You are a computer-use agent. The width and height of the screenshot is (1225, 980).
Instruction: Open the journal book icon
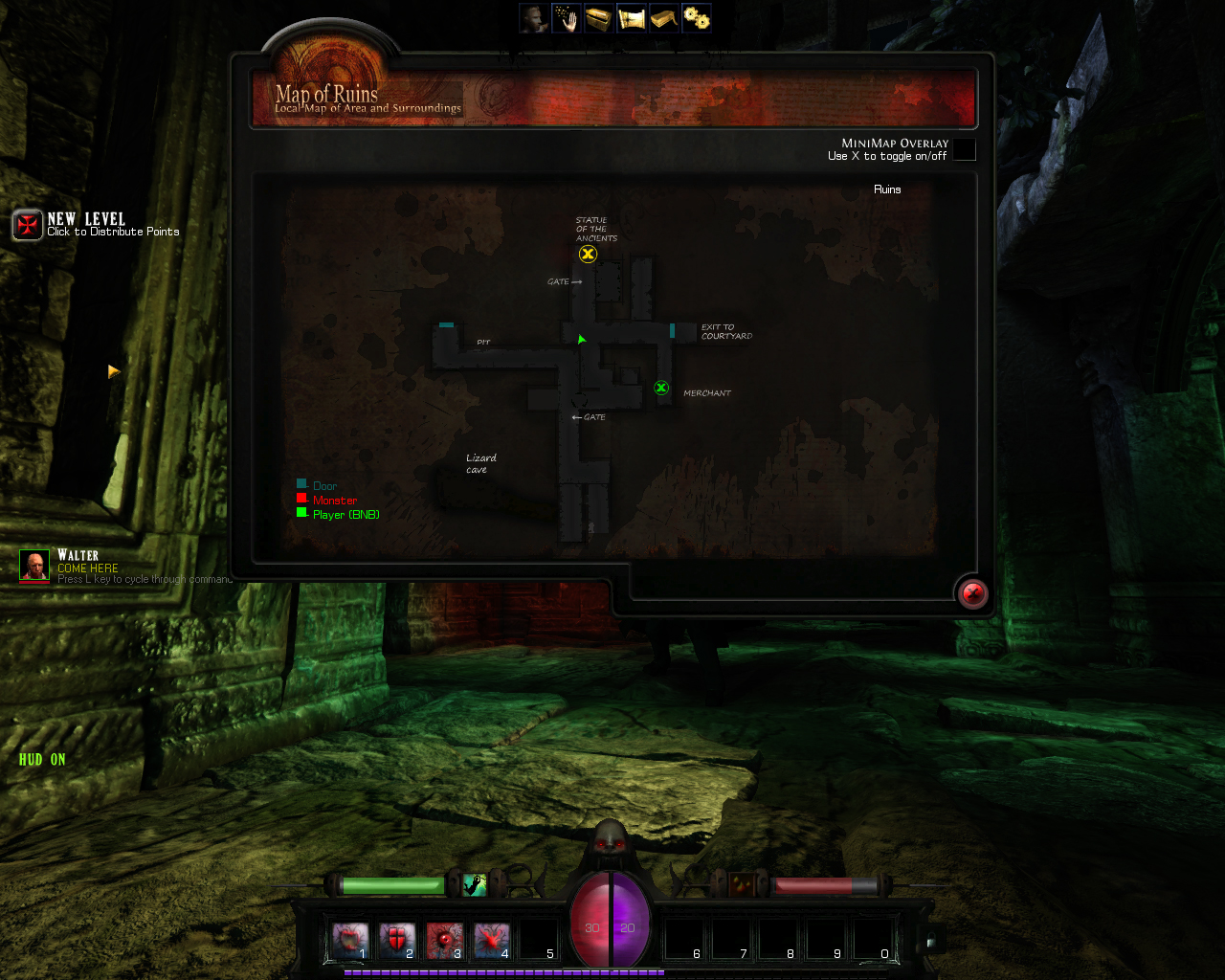coord(663,17)
